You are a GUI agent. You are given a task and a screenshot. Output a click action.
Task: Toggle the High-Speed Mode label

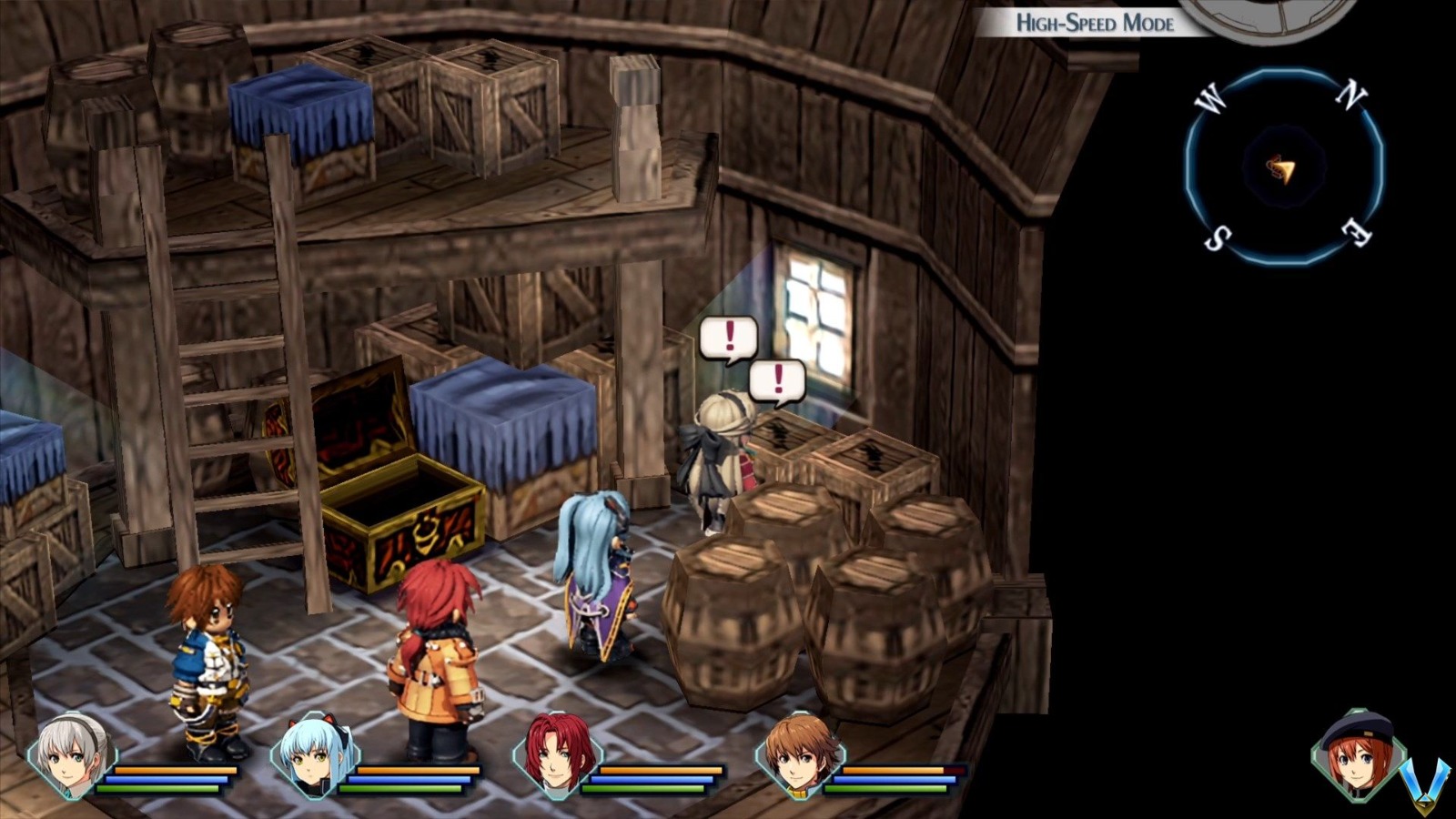coord(1095,23)
